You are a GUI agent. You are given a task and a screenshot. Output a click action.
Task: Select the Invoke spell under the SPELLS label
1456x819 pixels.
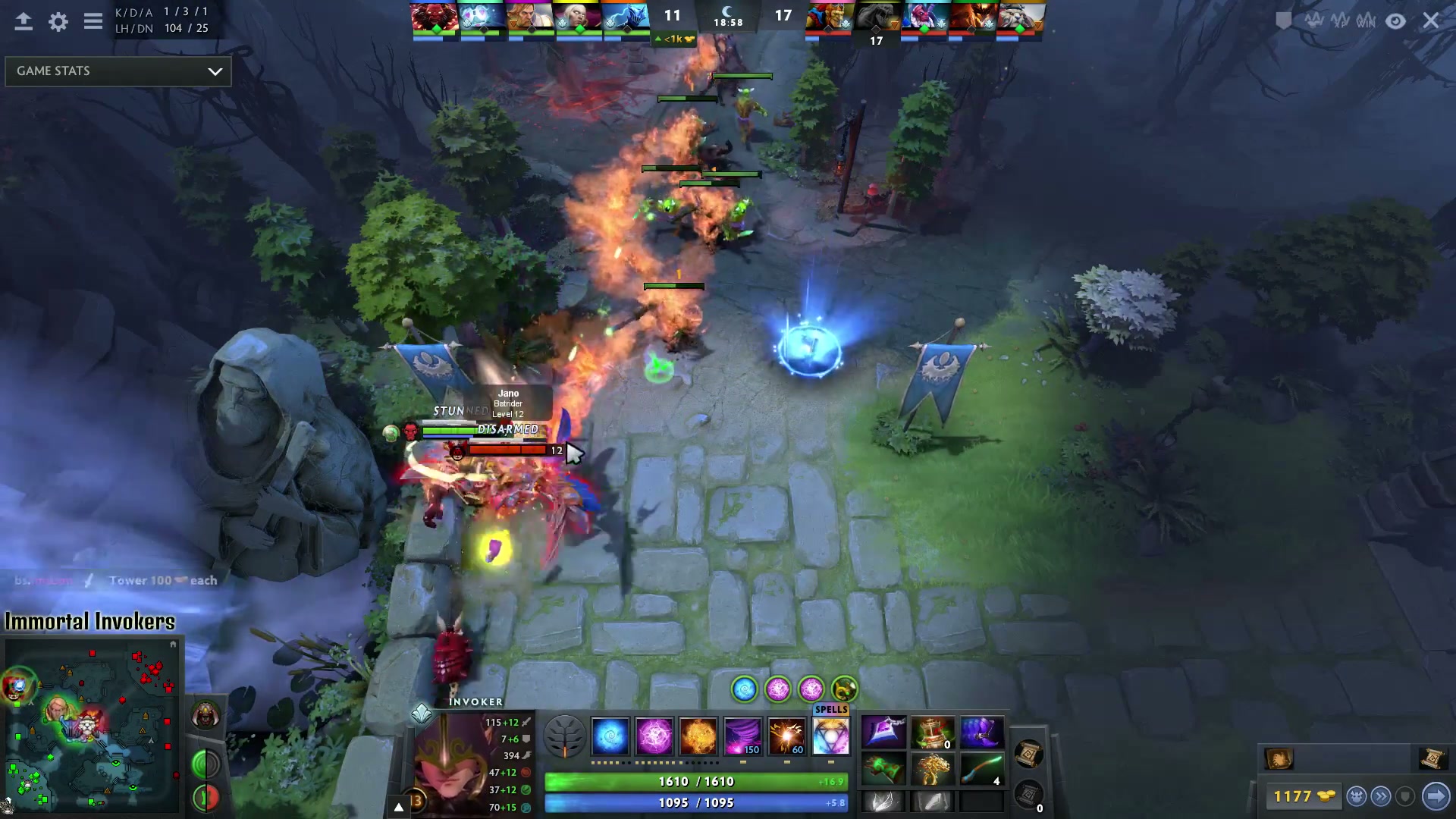click(x=831, y=736)
